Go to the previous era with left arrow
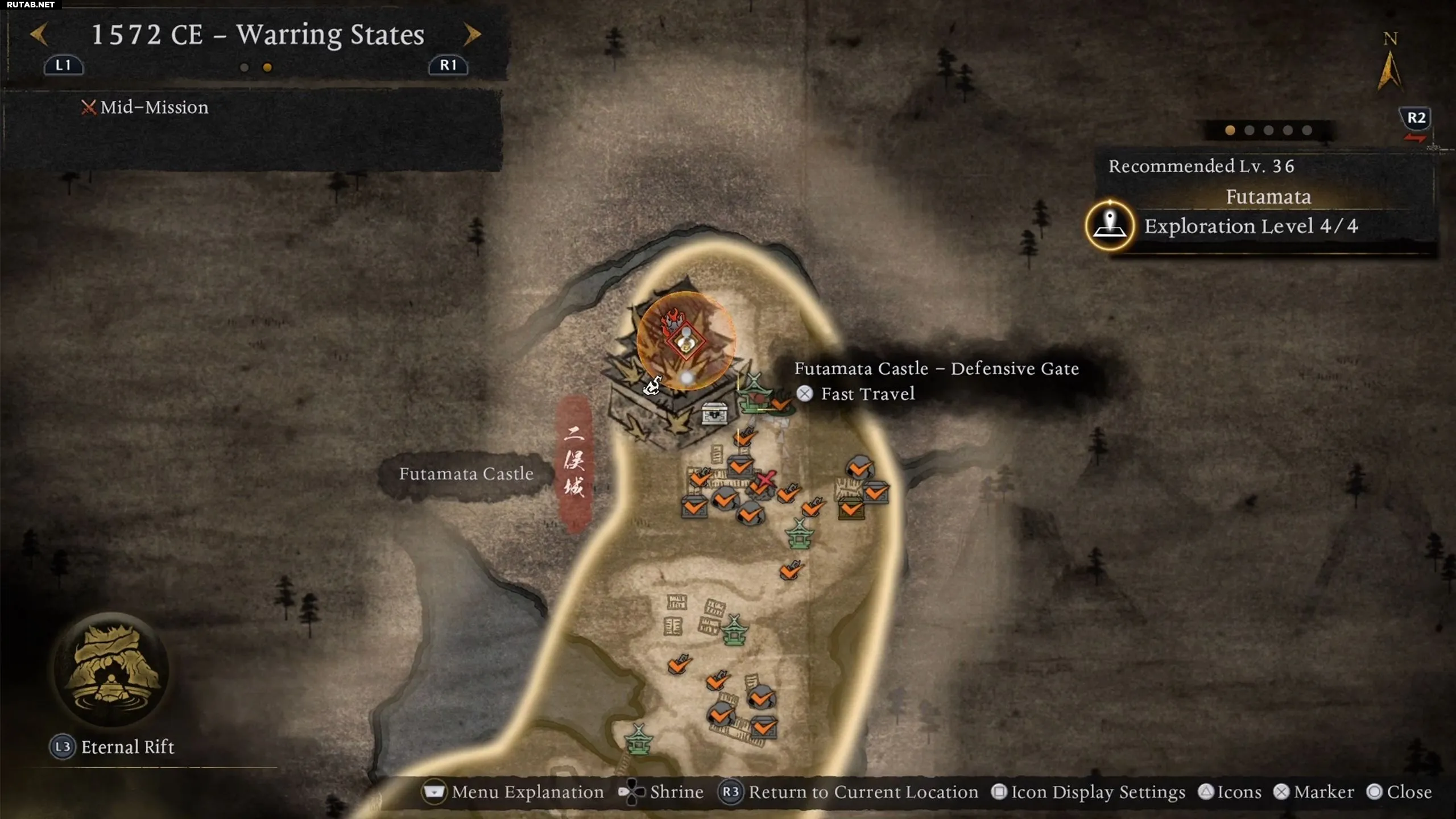The height and width of the screenshot is (819, 1456). pyautogui.click(x=39, y=34)
